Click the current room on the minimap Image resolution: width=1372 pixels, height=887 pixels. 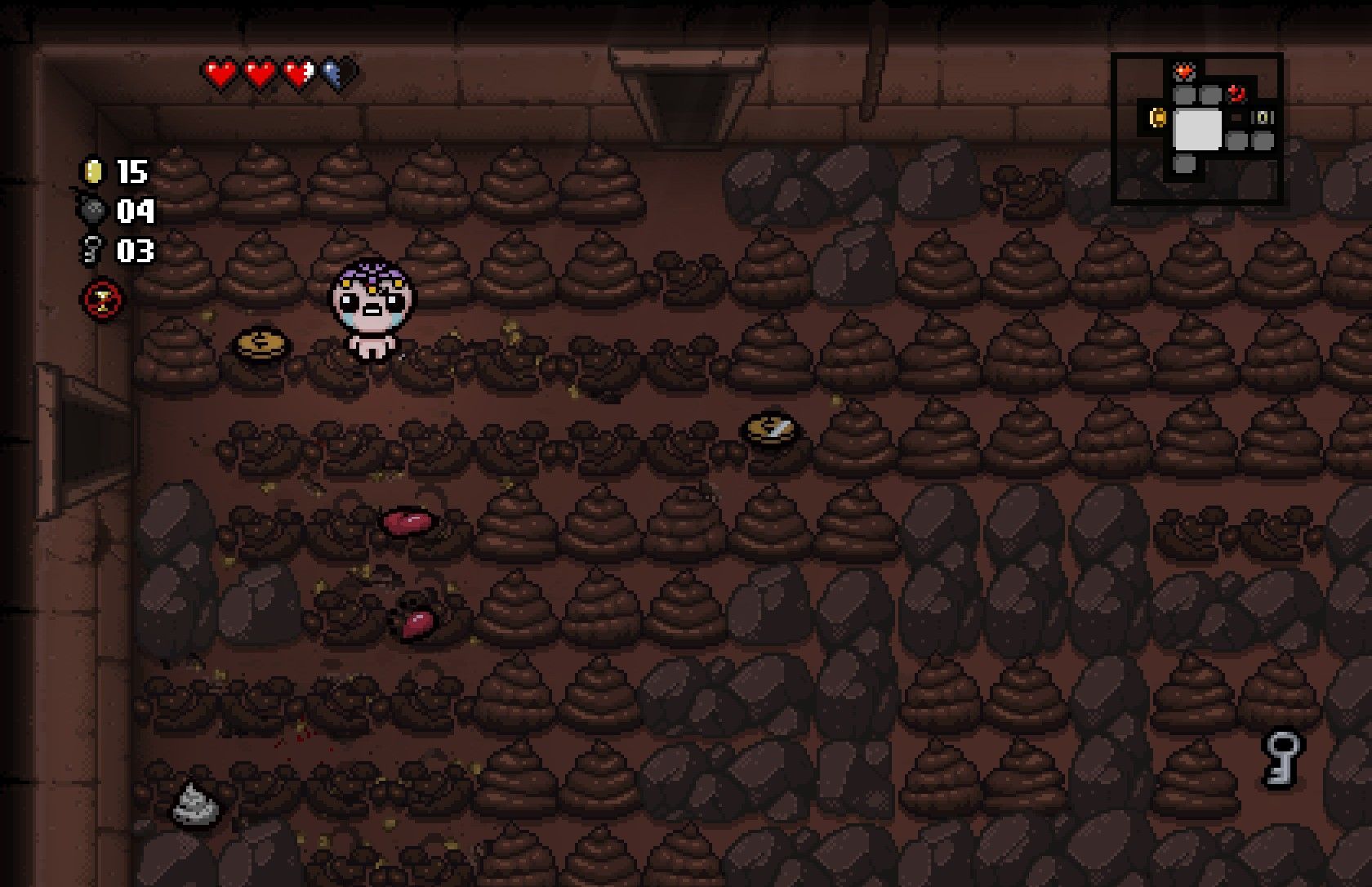(1197, 129)
